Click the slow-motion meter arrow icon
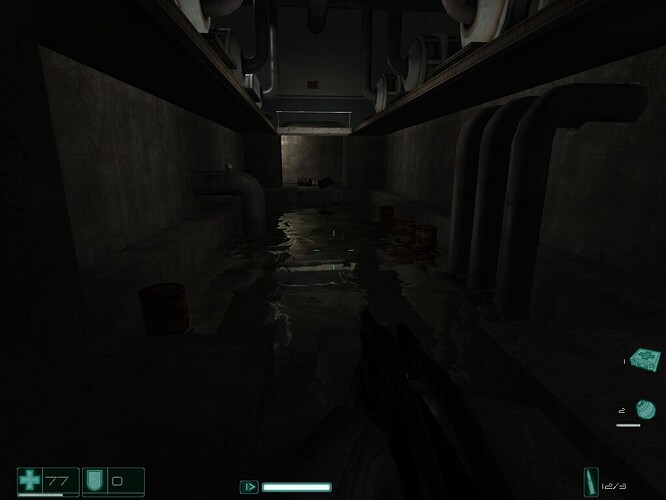 coord(249,487)
